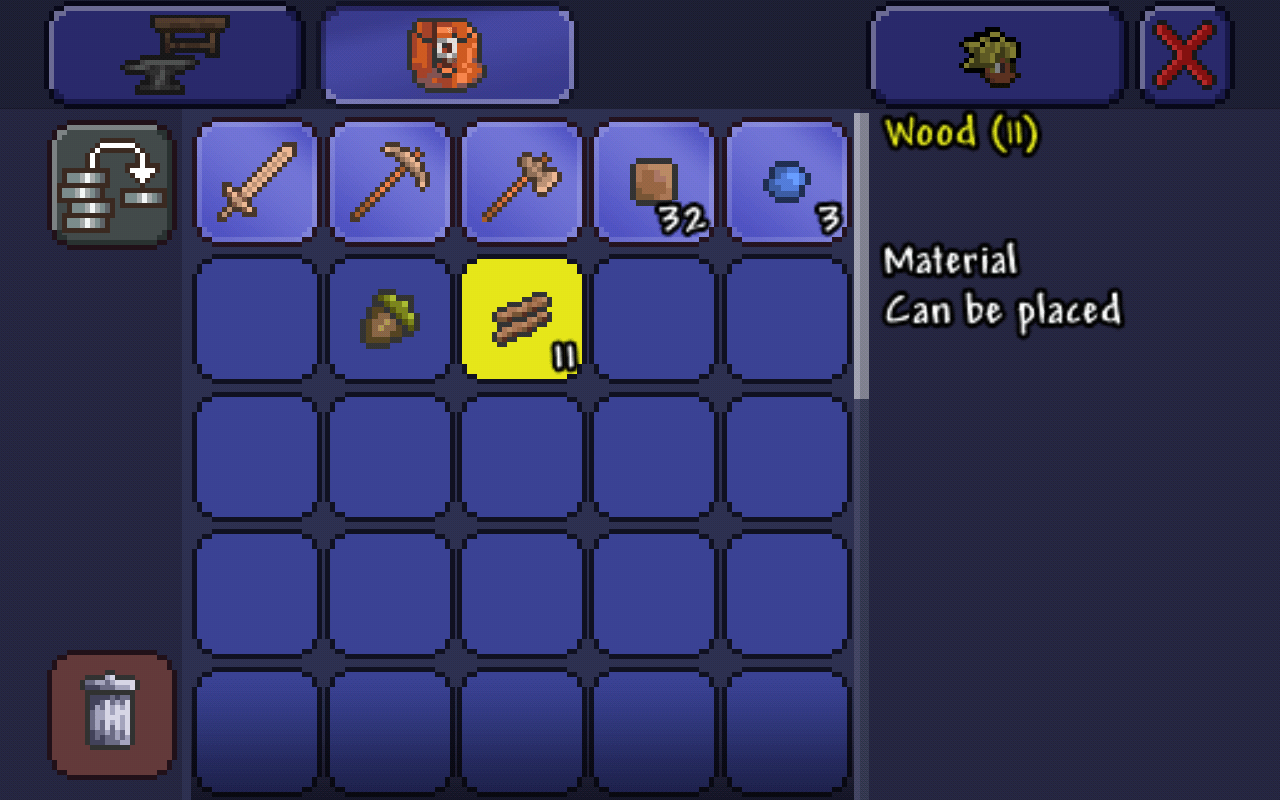Select the copper shortsword slot
Viewport: 1280px width, 800px height.
[x=257, y=183]
